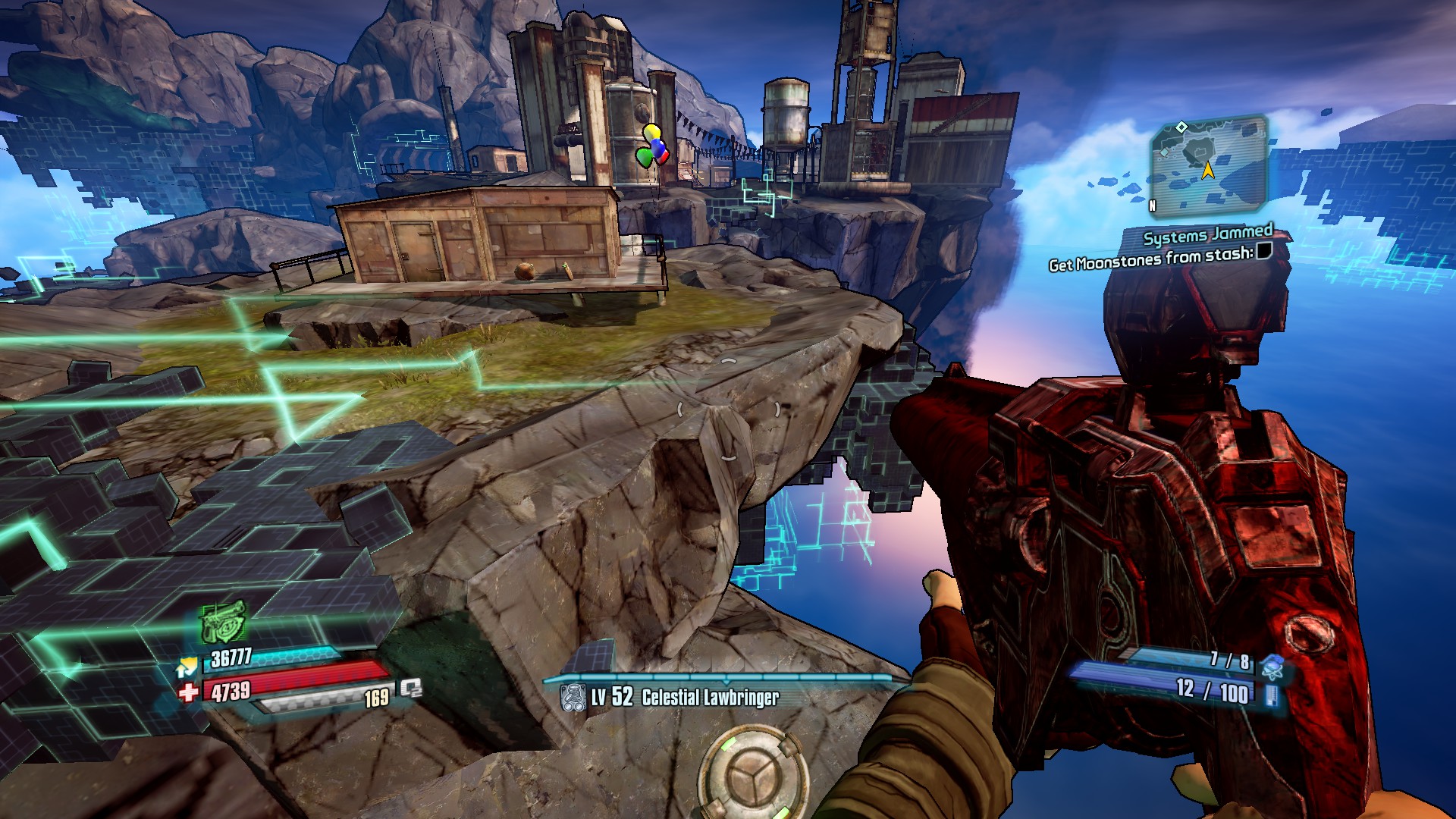Toggle the Get Moonstones objective checkbox
The height and width of the screenshot is (819, 1456).
click(1263, 251)
